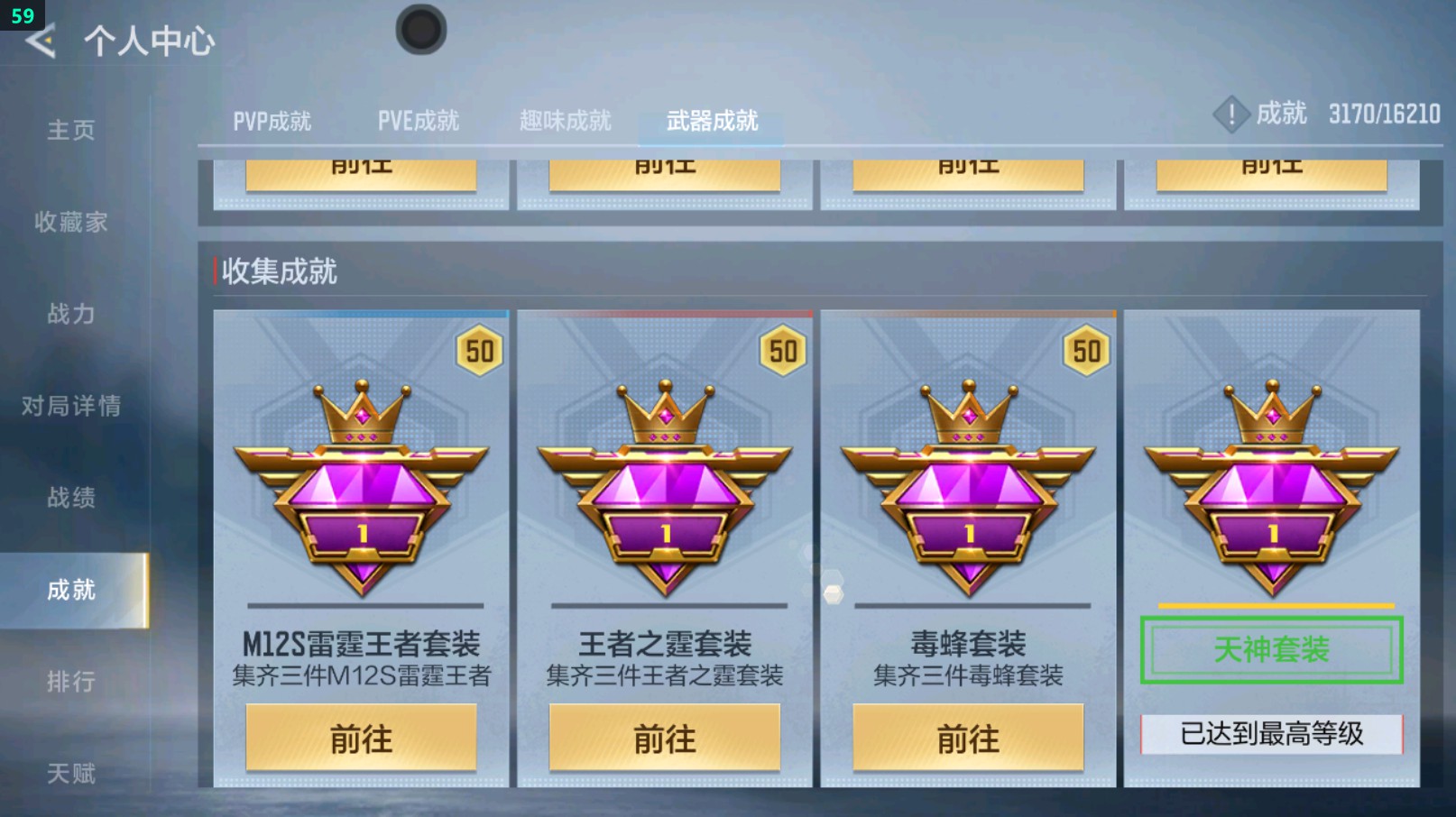Select the currently active 成就 sidebar item

(72, 591)
